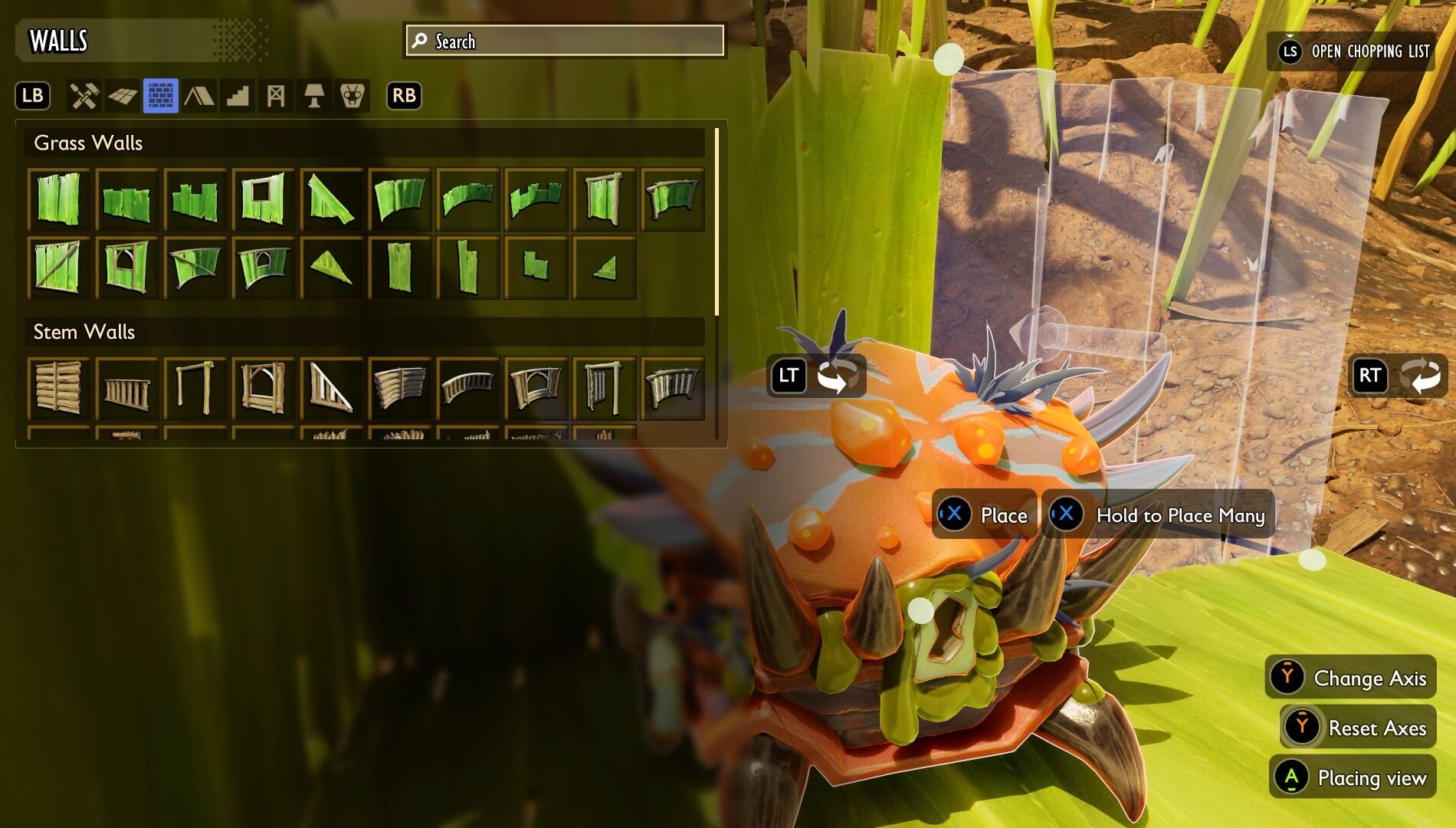Click the Place button
Image resolution: width=1456 pixels, height=828 pixels.
[x=985, y=516]
